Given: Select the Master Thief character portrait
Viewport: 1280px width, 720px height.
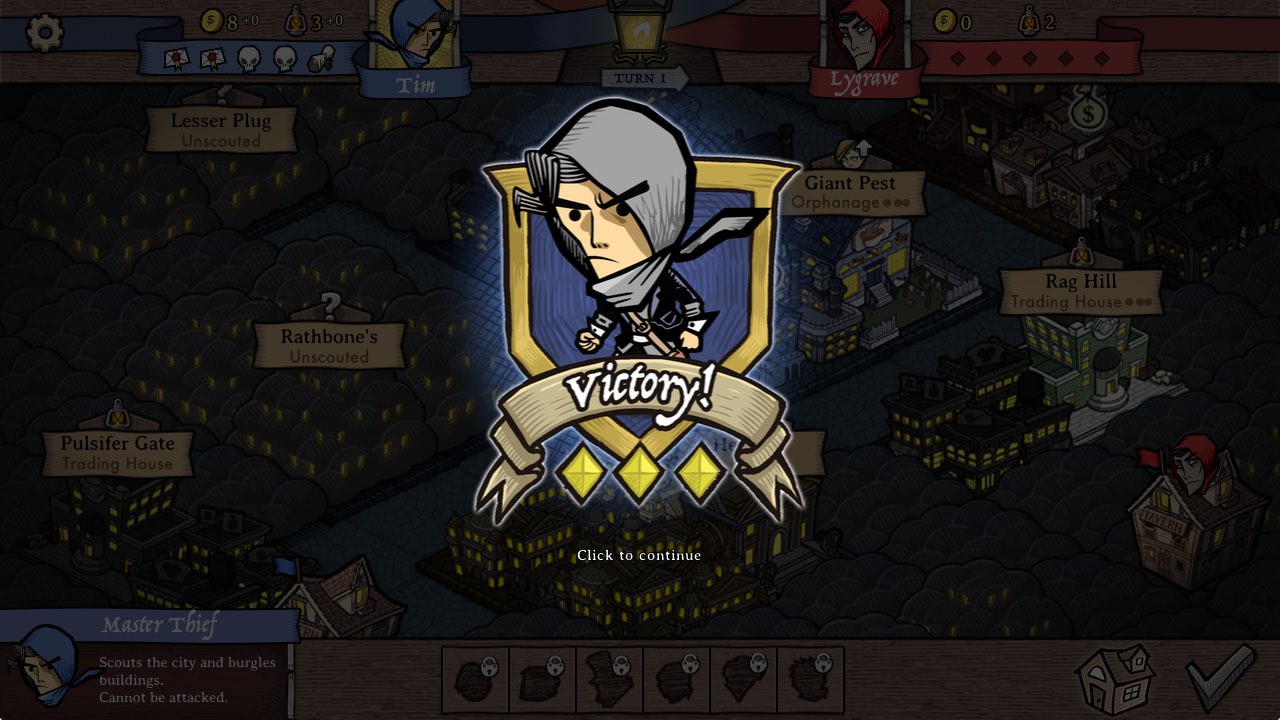Looking at the screenshot, I should pos(45,665).
